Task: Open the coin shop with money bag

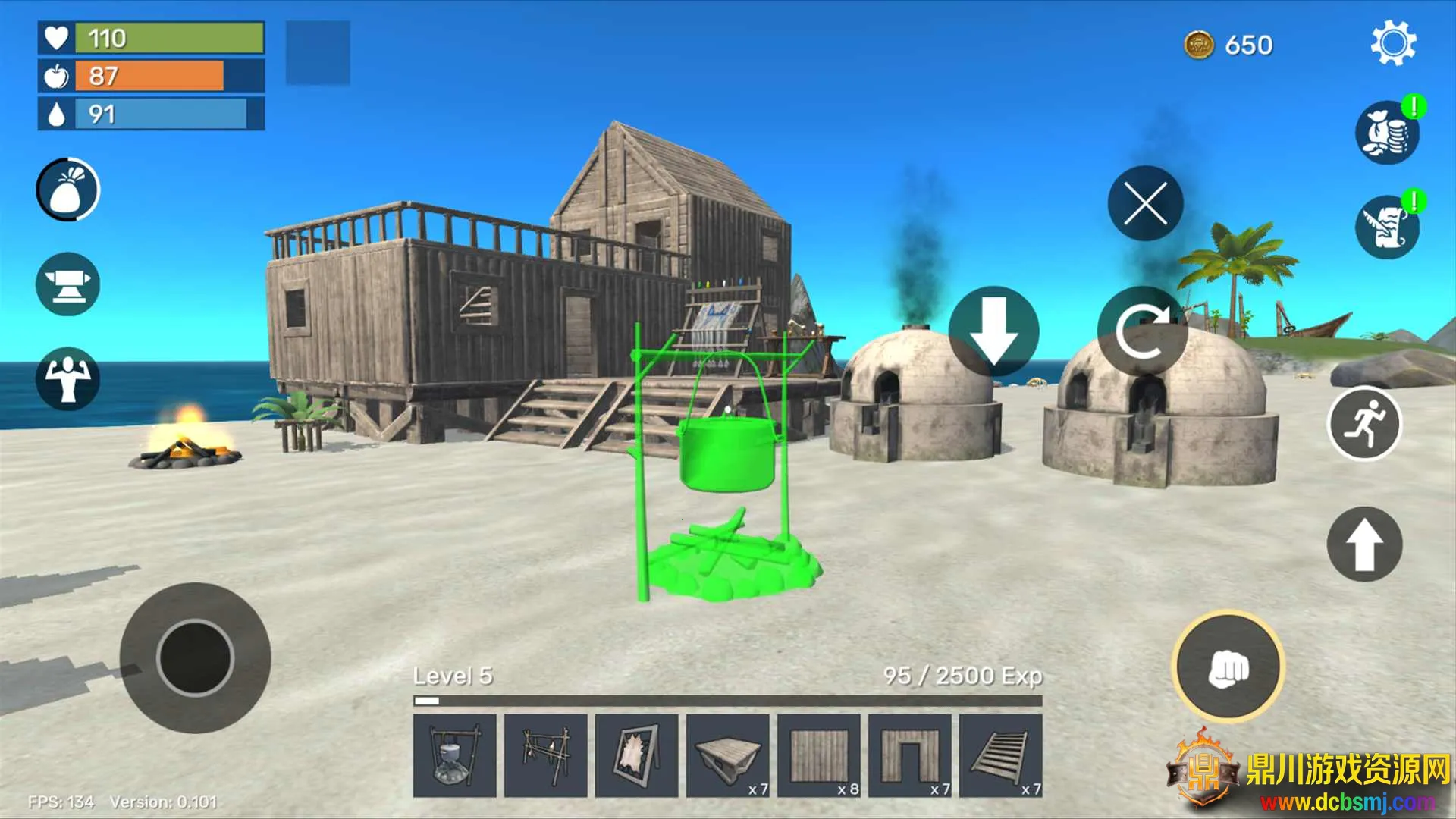Action: click(x=1387, y=133)
